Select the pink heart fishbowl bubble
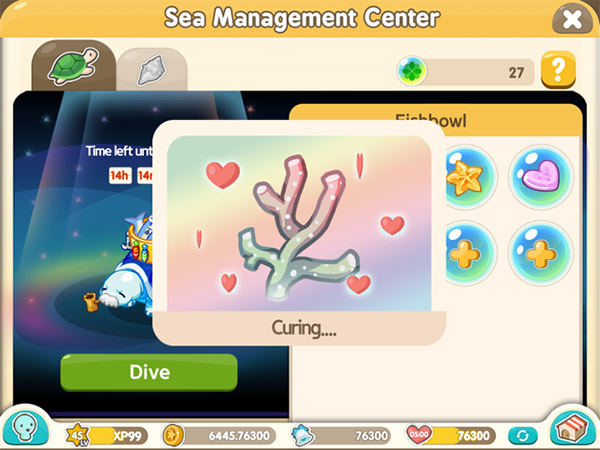Image resolution: width=600 pixels, height=450 pixels. point(543,178)
